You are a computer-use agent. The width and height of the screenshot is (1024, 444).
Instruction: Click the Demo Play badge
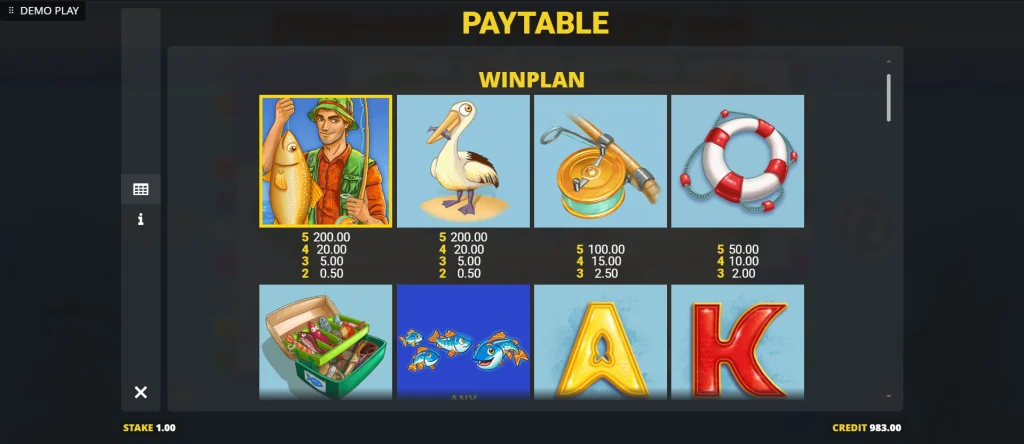coord(44,10)
